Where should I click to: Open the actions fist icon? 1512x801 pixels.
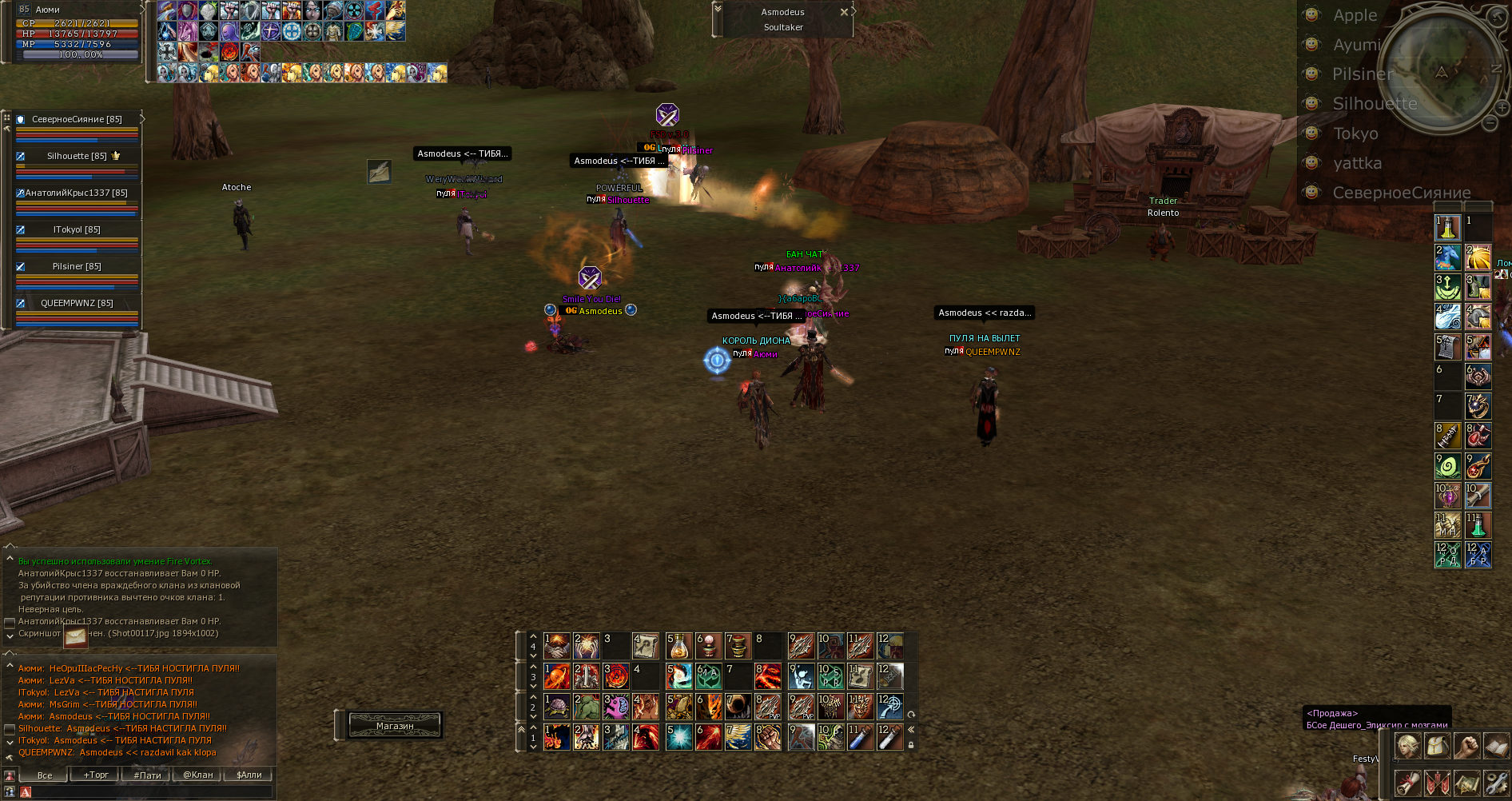coord(1467,746)
